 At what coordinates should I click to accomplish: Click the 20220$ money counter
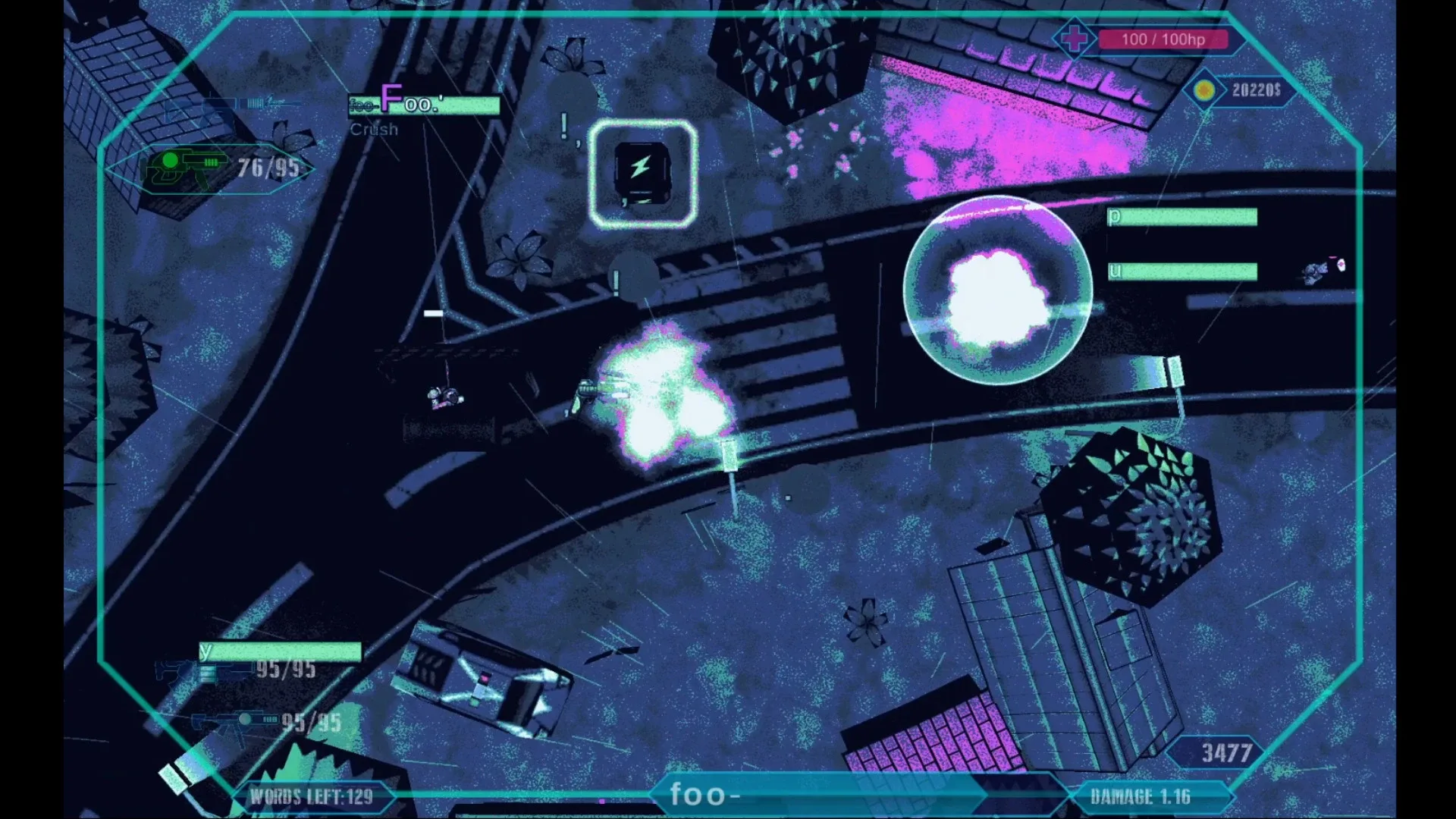click(x=1258, y=91)
